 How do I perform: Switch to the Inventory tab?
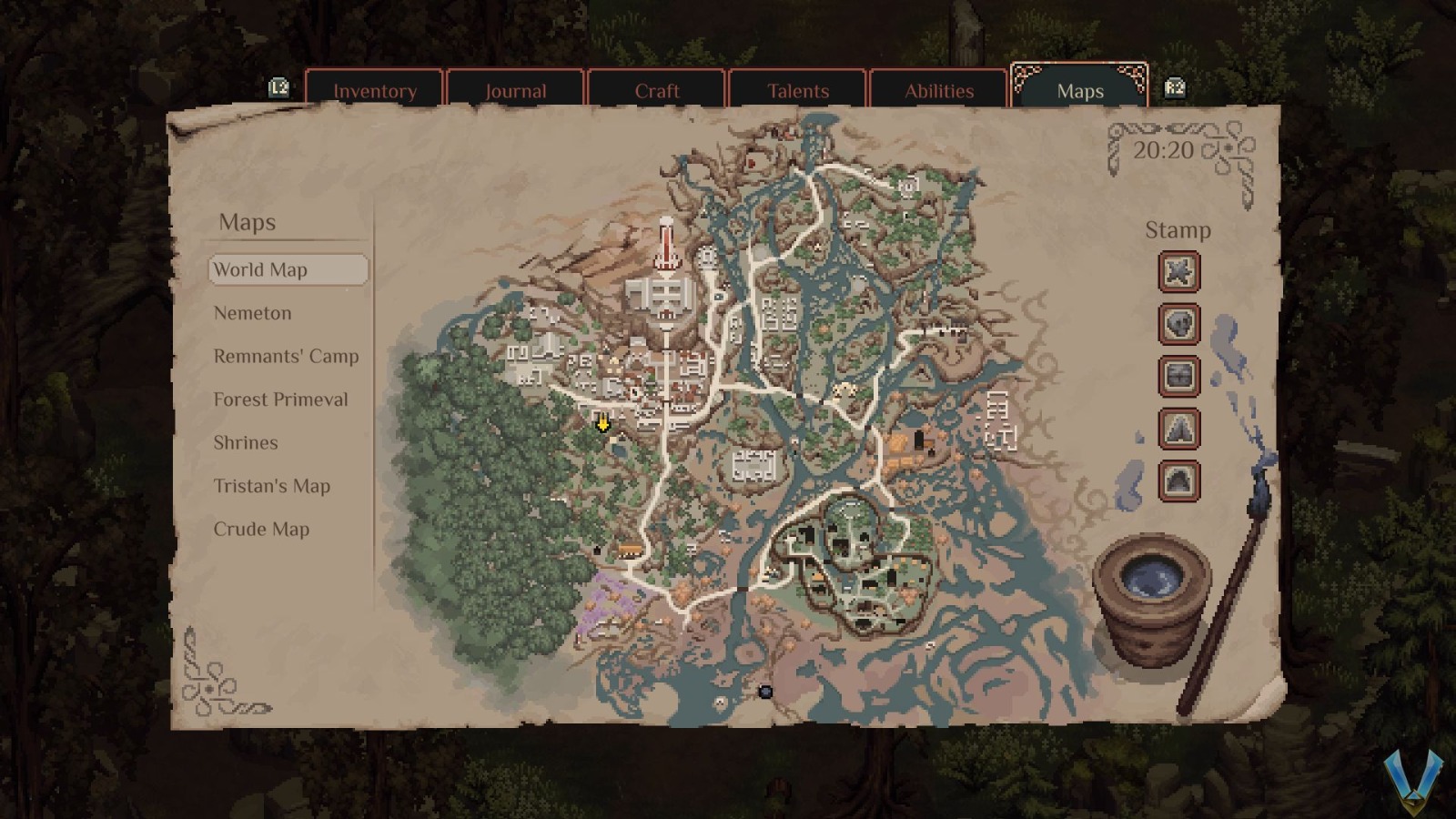pos(376,91)
